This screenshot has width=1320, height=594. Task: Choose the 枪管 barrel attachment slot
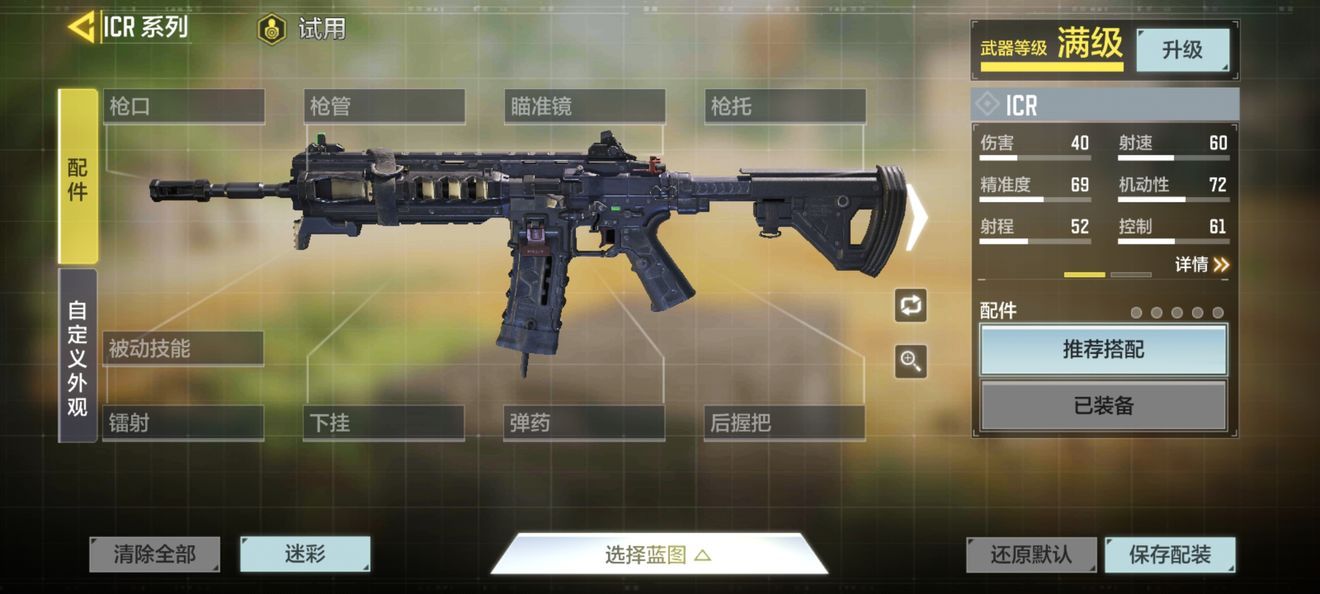coord(384,106)
